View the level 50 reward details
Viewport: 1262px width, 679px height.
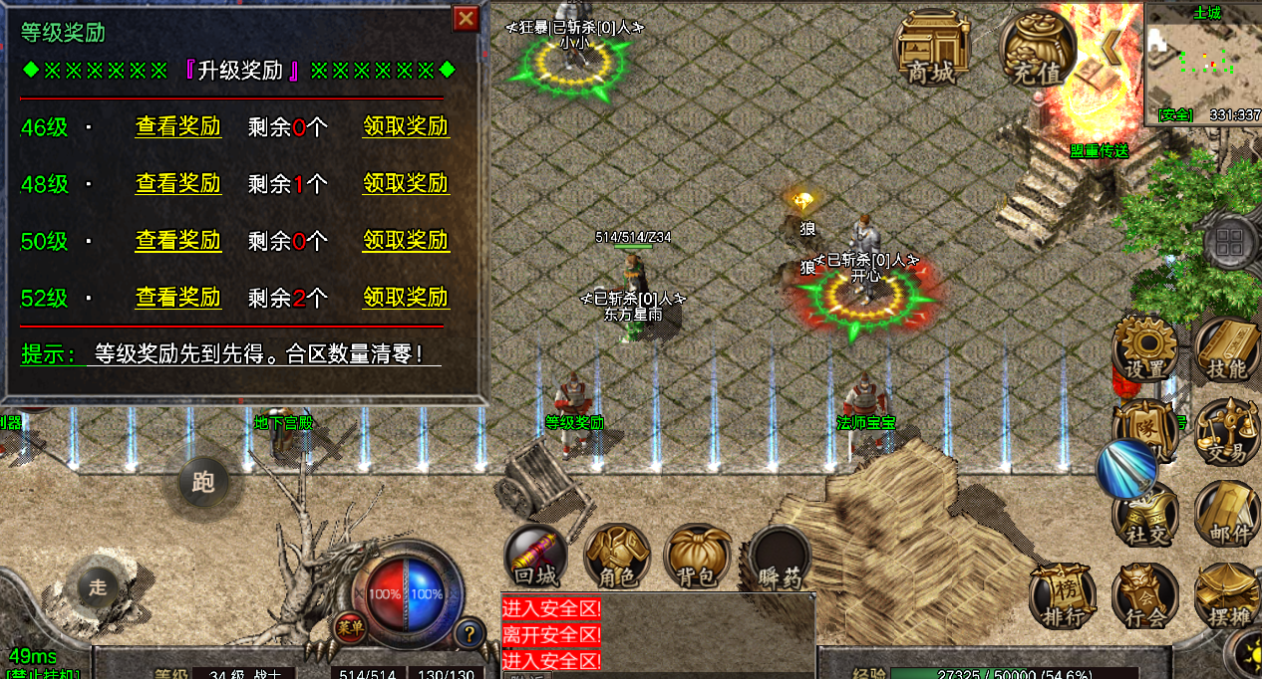coord(178,241)
